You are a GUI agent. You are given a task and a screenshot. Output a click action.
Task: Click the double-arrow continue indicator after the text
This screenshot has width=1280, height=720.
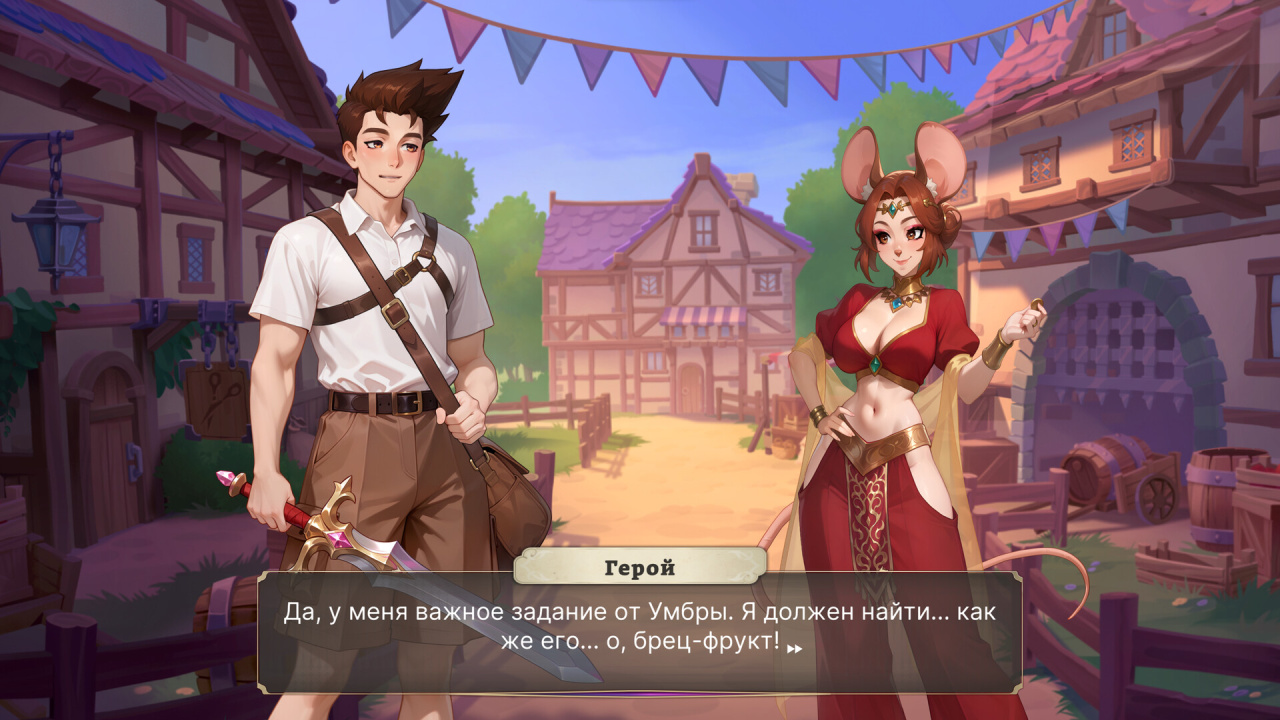coord(795,648)
